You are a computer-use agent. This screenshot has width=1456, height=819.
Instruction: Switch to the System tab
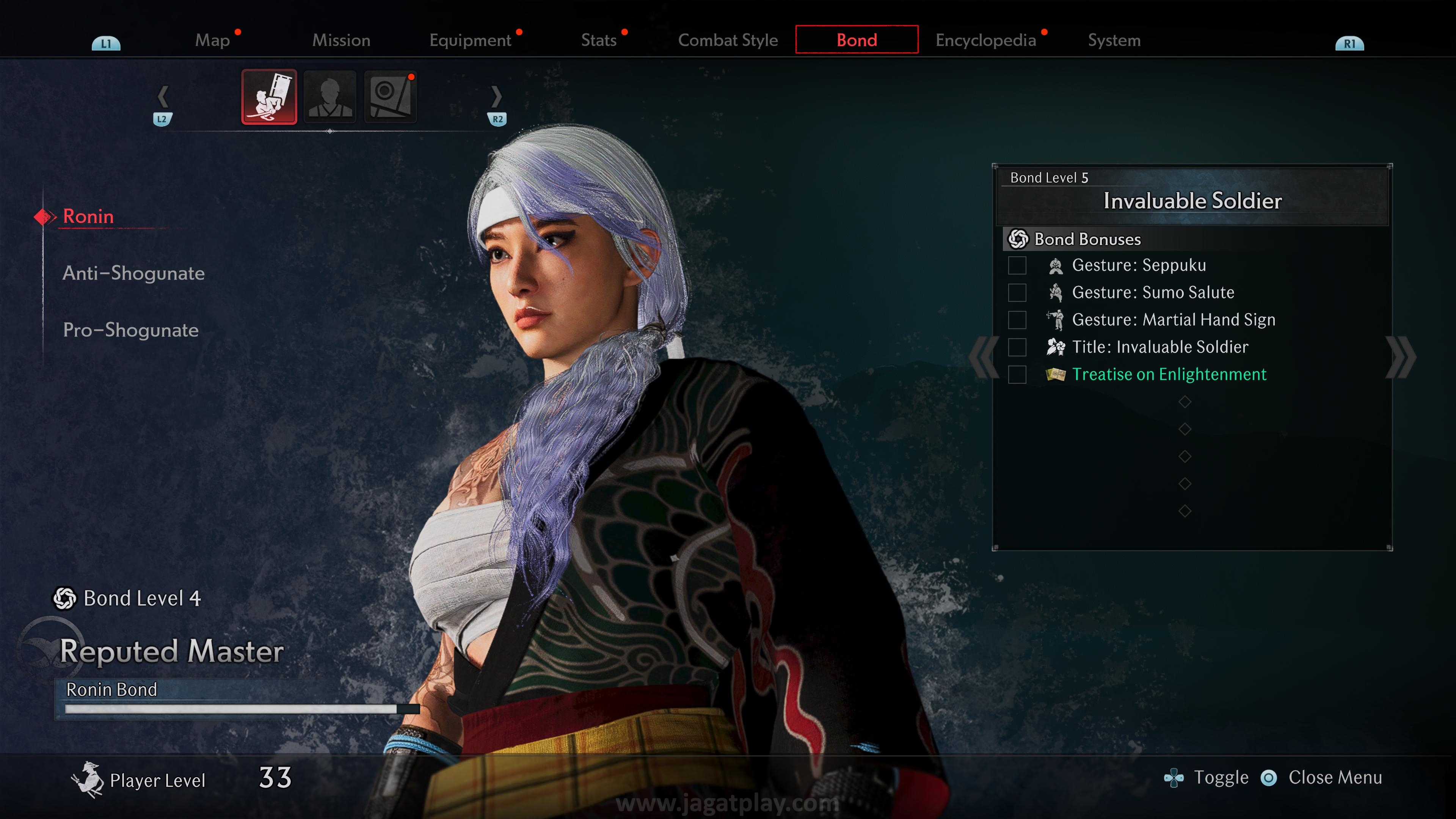coord(1114,40)
